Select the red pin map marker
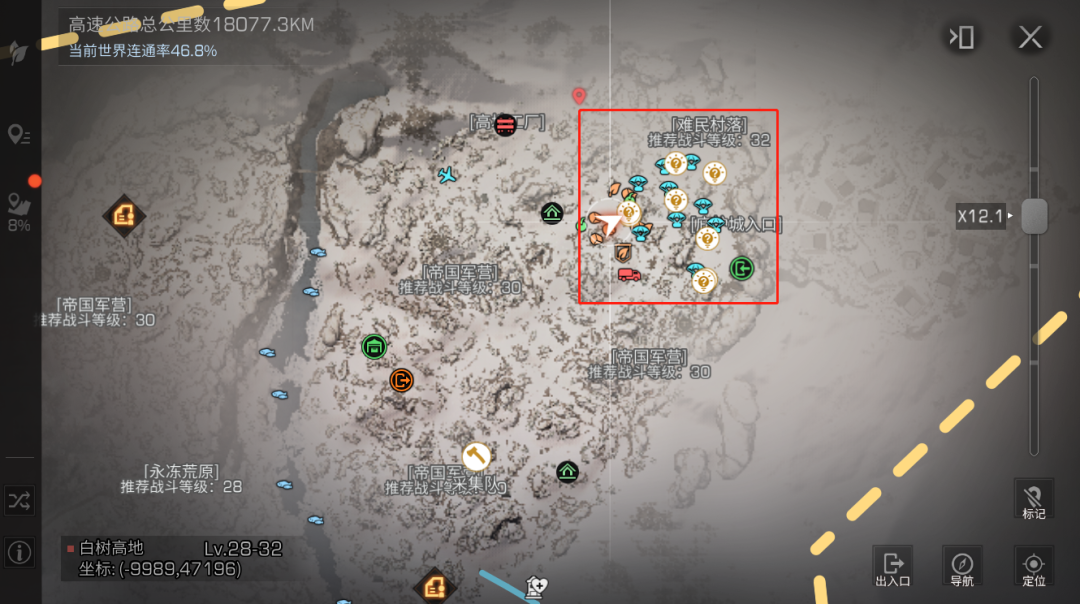This screenshot has width=1080, height=604. [578, 96]
